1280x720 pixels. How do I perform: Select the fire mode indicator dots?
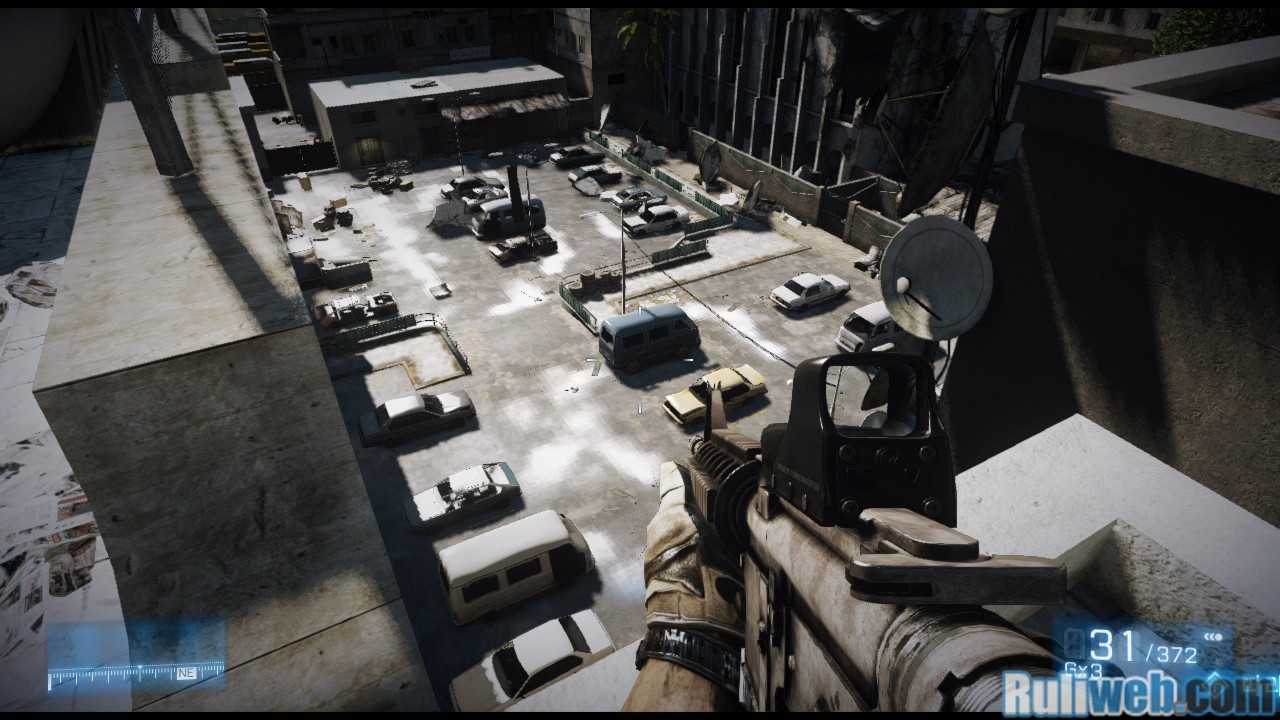pos(1216,636)
